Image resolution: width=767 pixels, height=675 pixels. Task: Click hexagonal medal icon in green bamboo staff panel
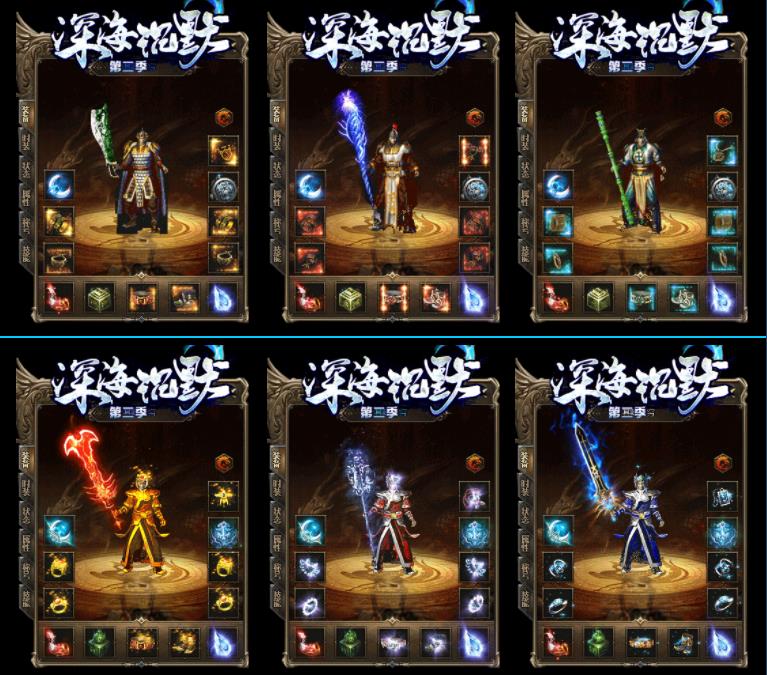tap(721, 117)
